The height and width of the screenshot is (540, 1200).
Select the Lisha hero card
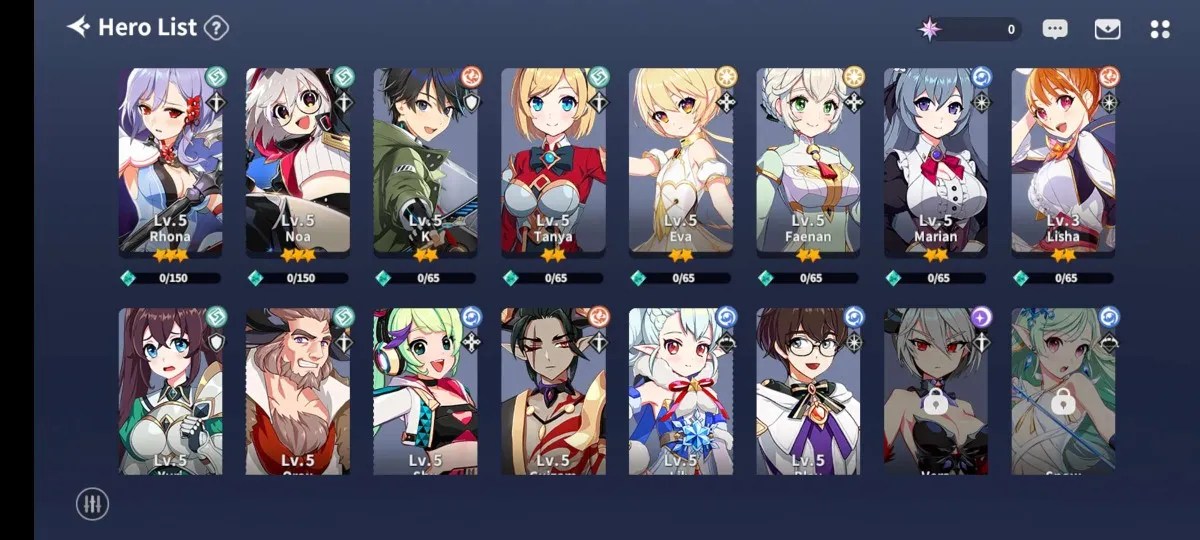[x=1064, y=160]
